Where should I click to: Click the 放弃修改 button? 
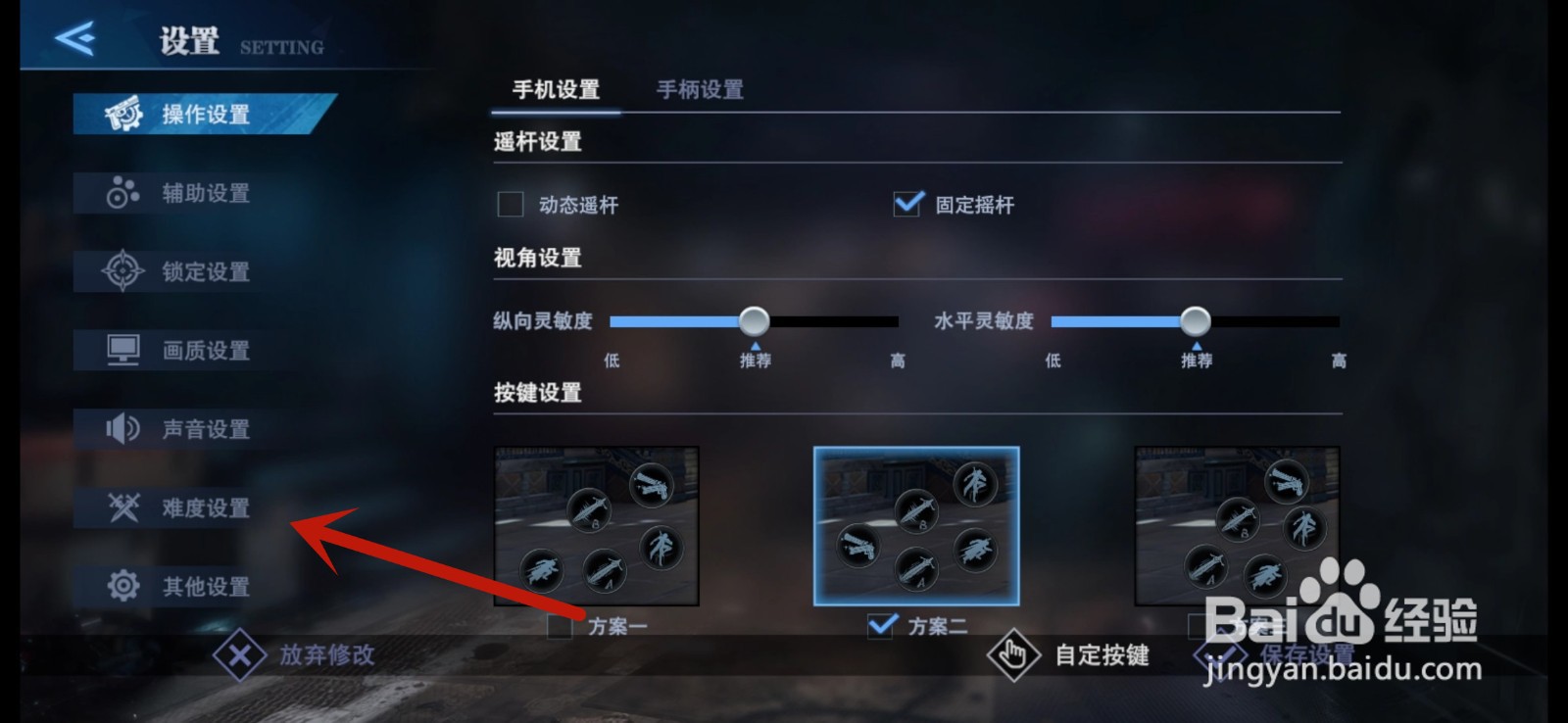324,657
